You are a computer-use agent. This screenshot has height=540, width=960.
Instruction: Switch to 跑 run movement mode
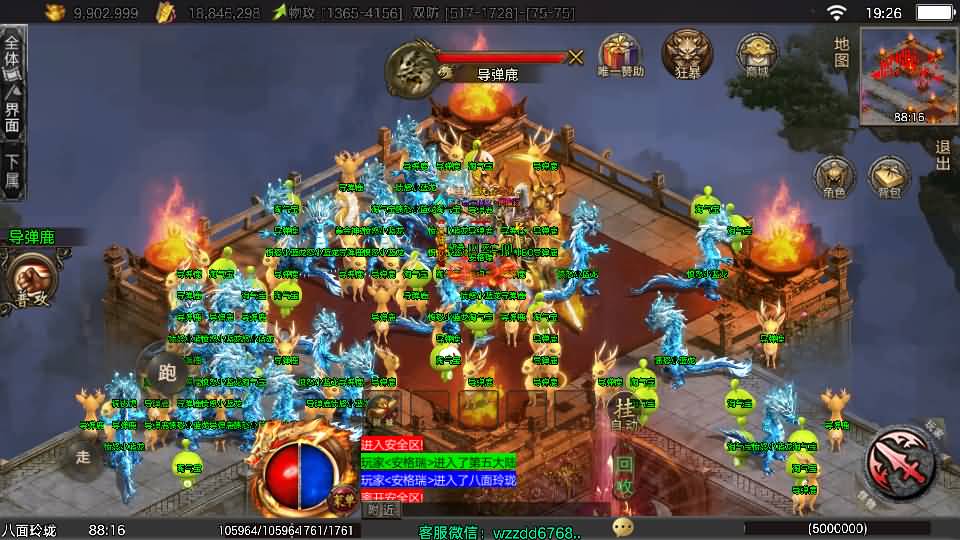pos(166,372)
